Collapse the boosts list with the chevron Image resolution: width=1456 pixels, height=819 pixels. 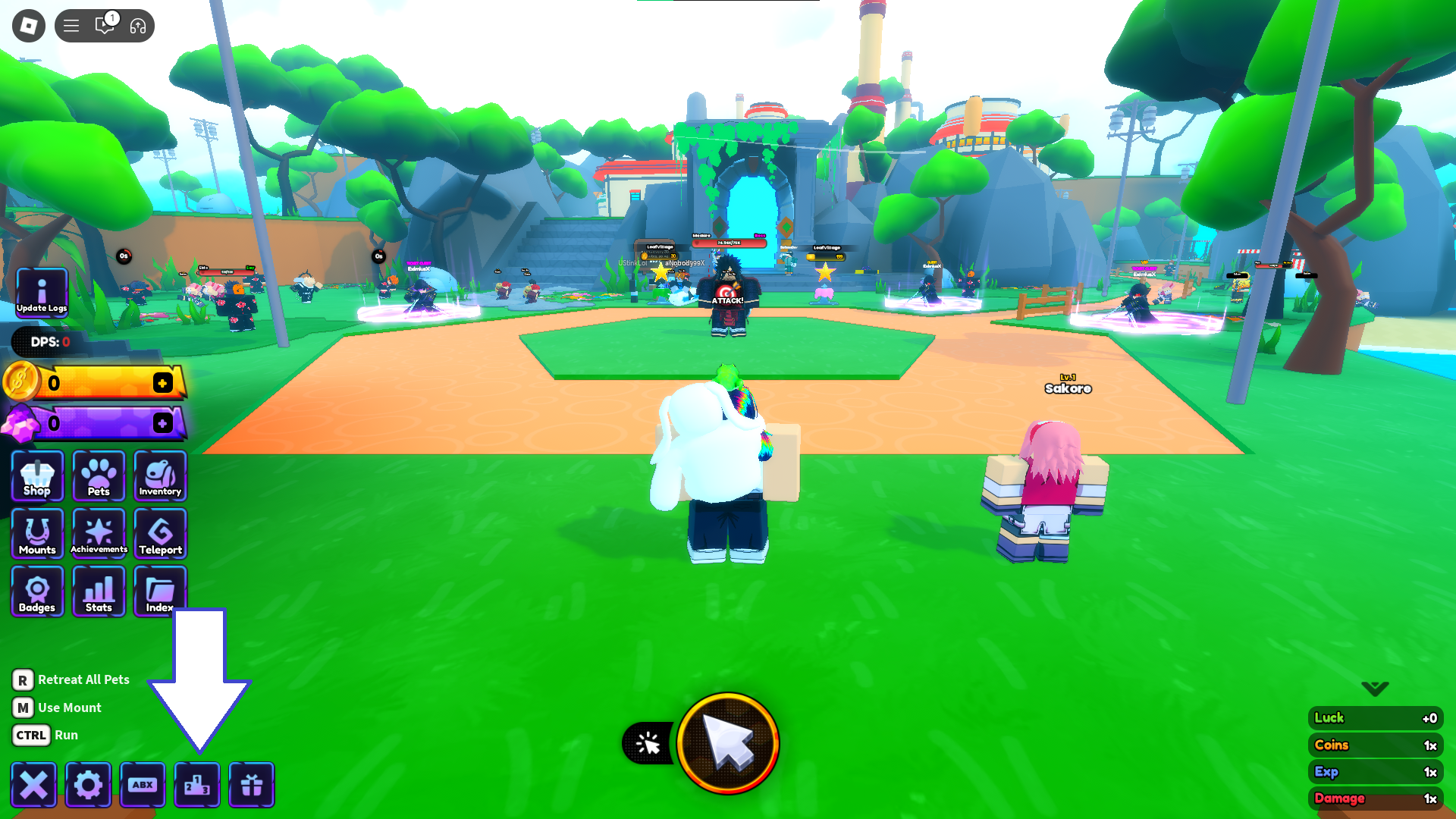(x=1373, y=689)
